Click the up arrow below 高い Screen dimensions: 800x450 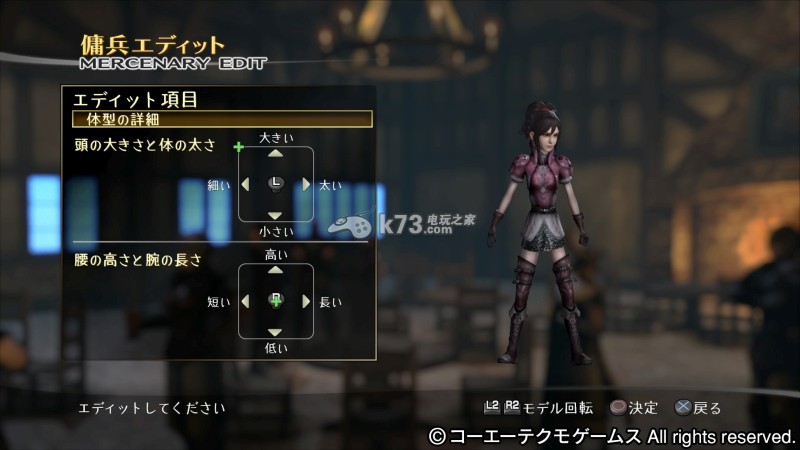point(276,270)
